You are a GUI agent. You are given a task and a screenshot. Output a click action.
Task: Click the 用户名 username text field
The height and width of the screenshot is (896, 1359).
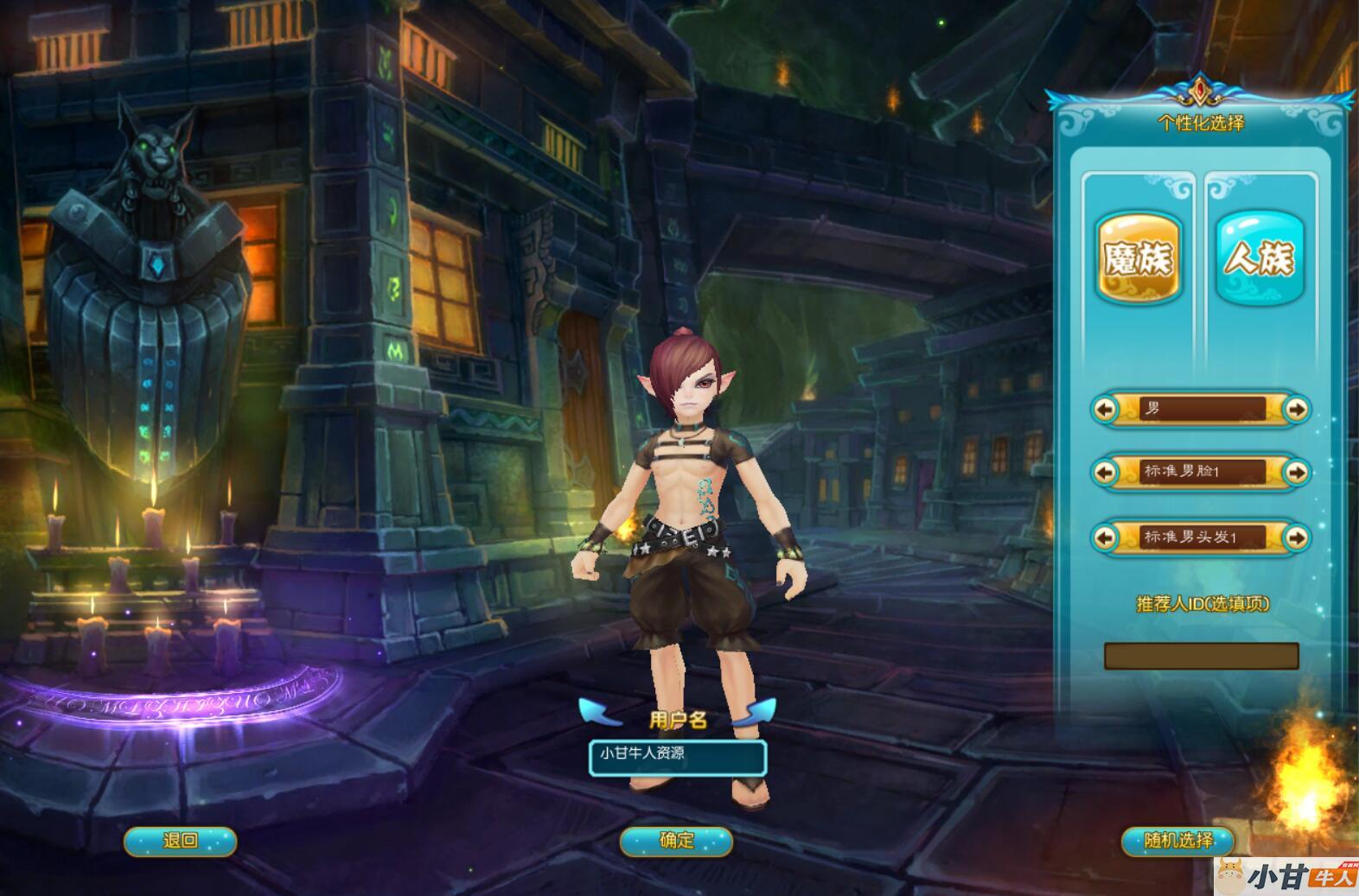(678, 757)
